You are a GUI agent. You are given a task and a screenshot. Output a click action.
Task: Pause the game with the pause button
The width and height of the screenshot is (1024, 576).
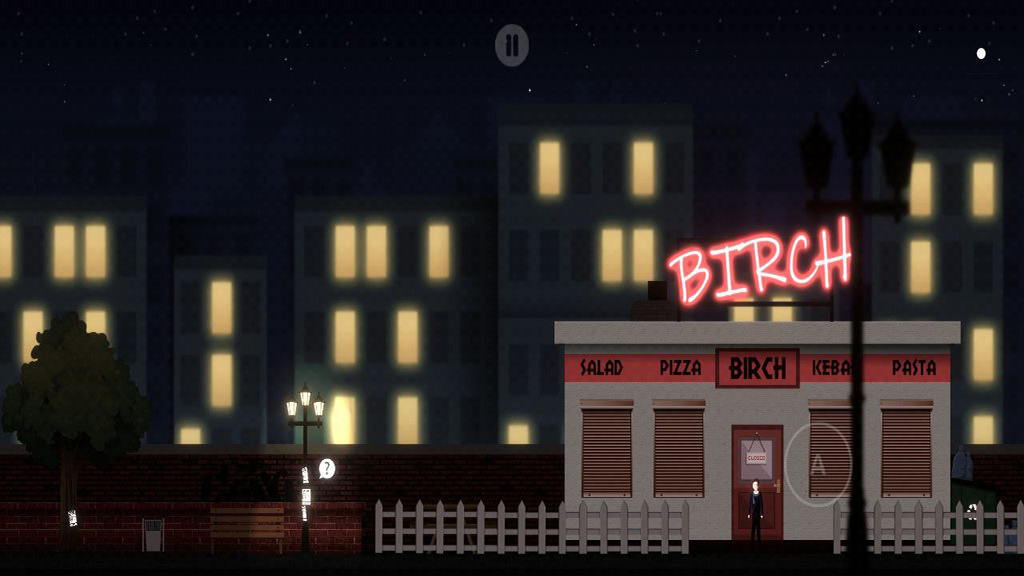coord(512,45)
